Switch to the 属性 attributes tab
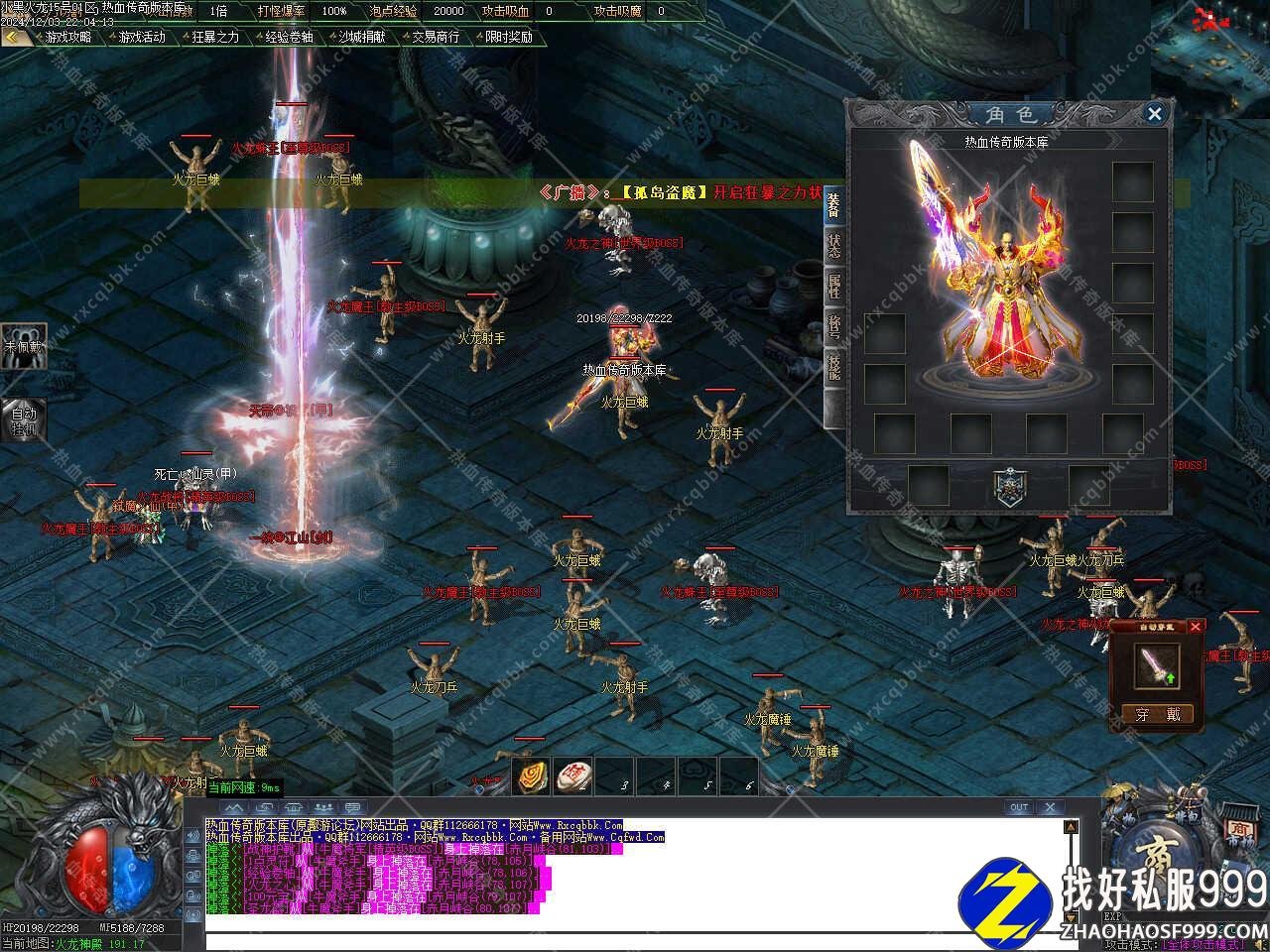Image resolution: width=1270 pixels, height=952 pixels. [x=834, y=287]
